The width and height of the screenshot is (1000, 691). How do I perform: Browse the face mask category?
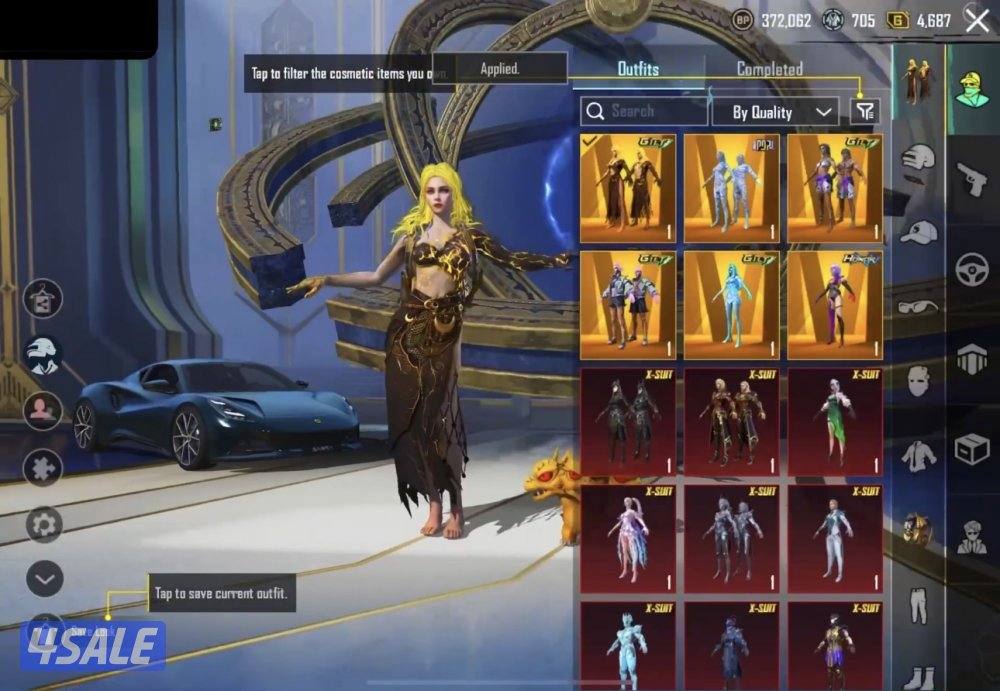pos(917,381)
